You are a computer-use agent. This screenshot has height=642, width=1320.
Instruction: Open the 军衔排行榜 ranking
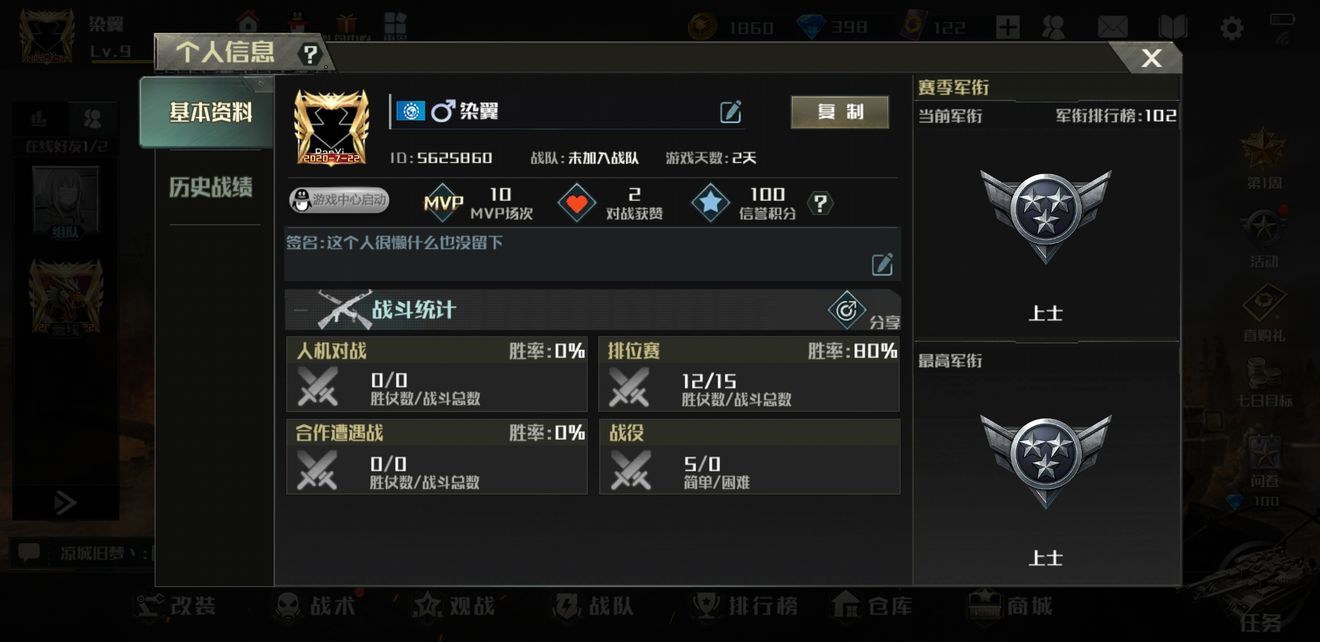point(1116,115)
